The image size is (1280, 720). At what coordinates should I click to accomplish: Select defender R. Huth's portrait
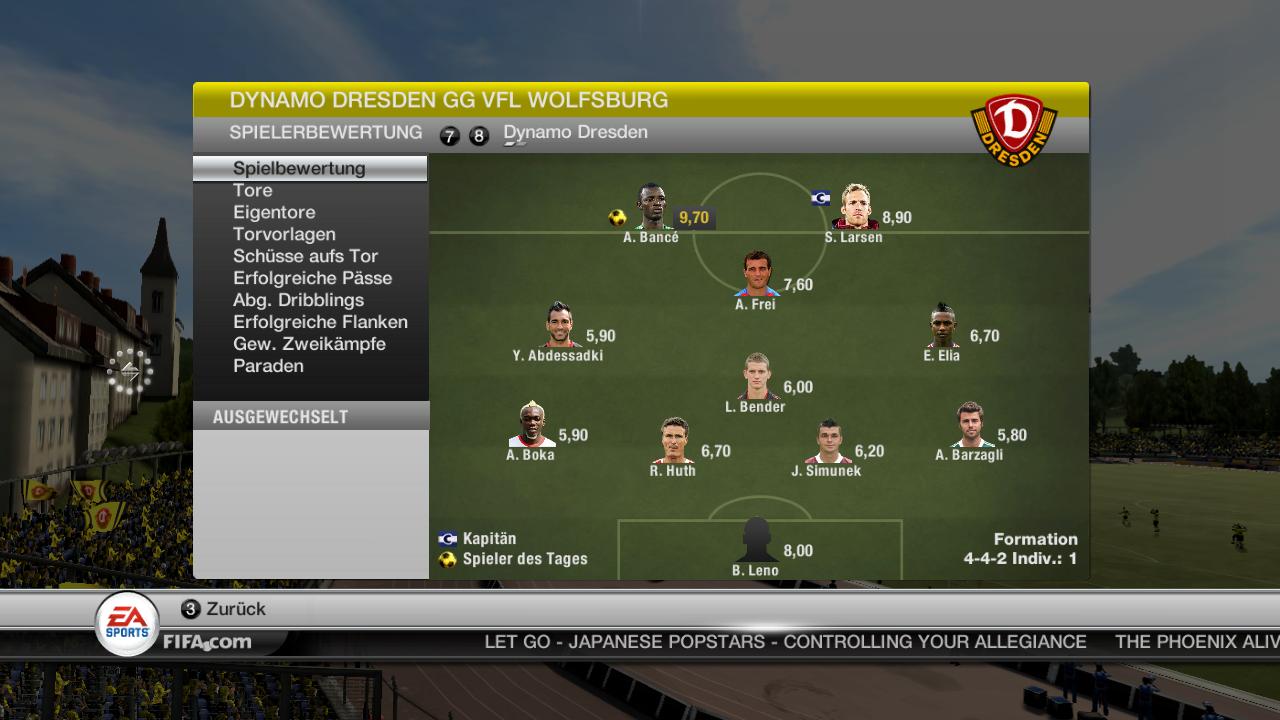click(x=674, y=442)
